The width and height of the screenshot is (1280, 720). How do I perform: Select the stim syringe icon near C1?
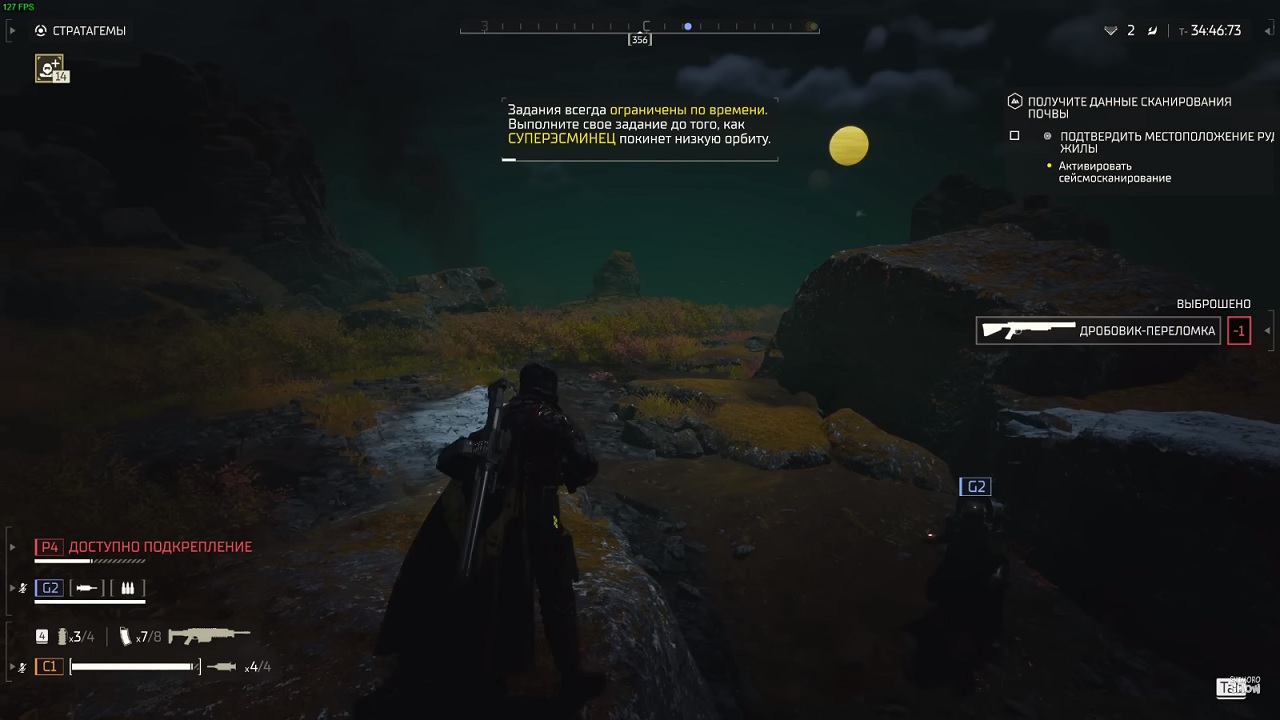coord(221,666)
